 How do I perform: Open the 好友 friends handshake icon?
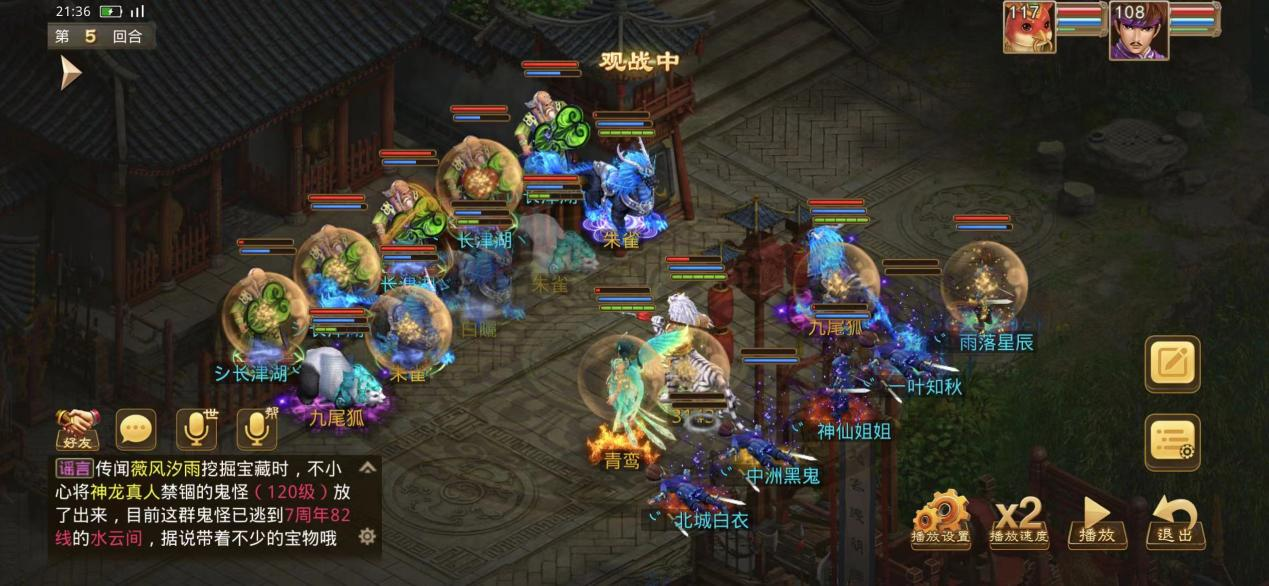76,430
